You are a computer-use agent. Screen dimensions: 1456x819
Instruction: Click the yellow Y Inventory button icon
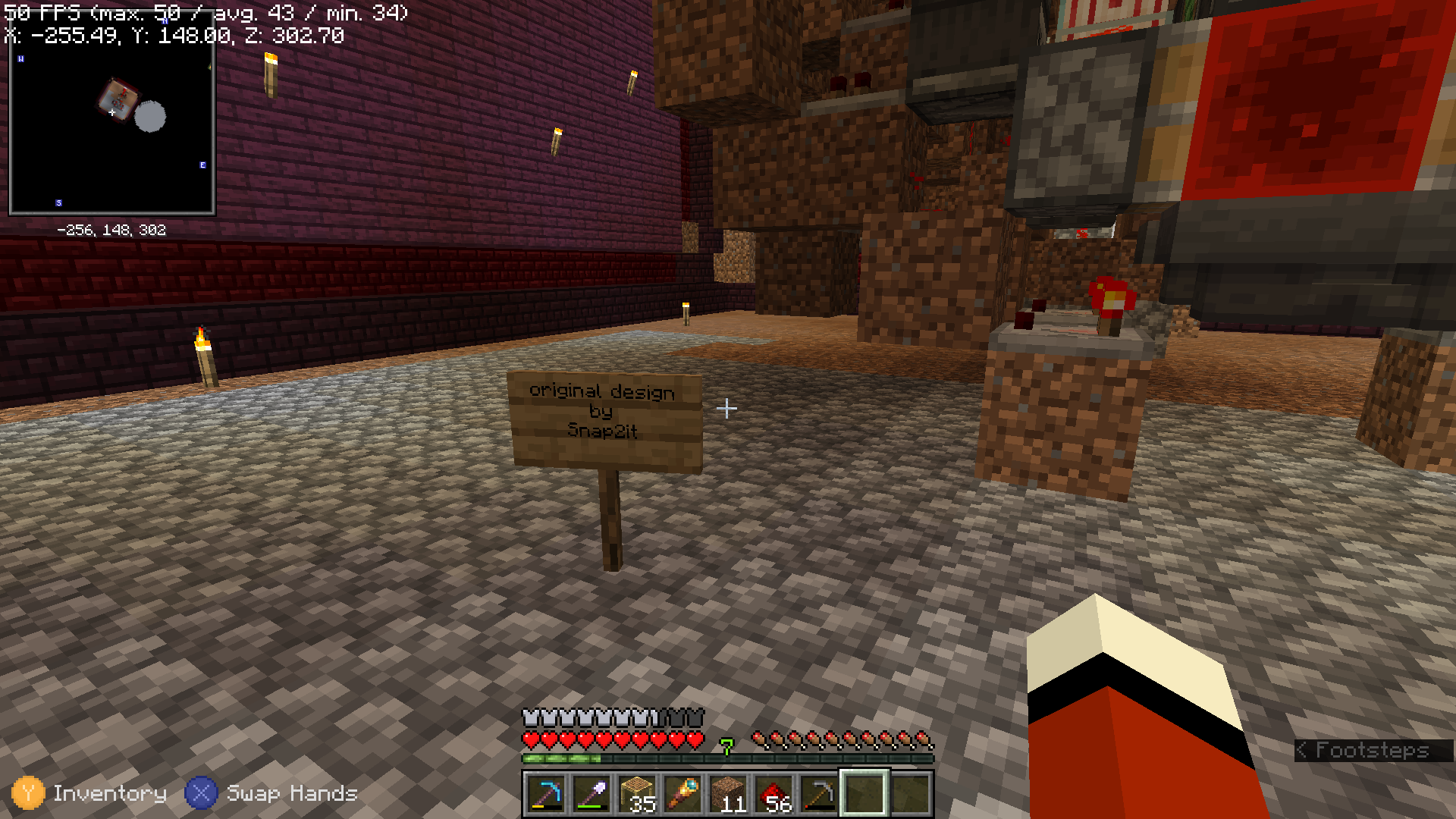(29, 794)
